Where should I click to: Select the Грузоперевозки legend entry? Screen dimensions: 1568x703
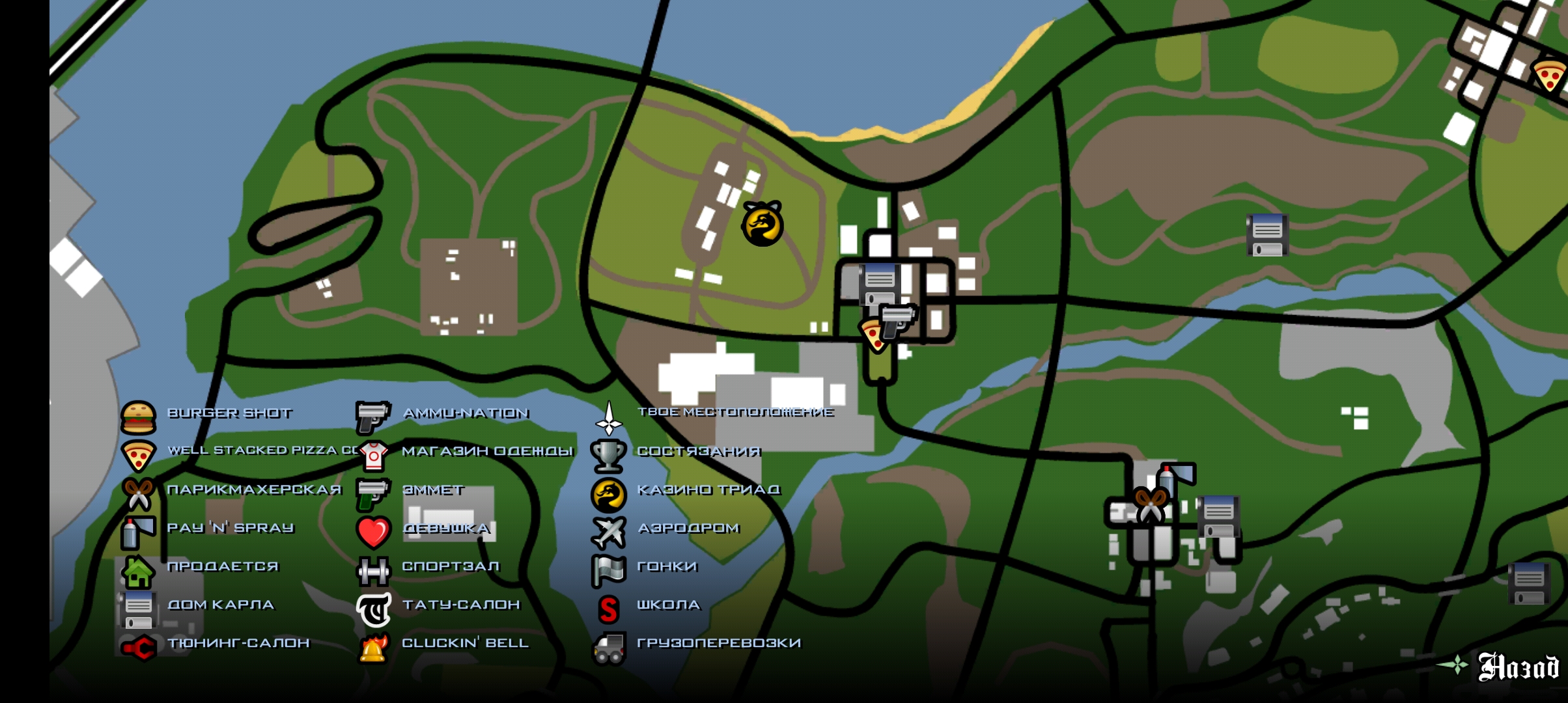click(718, 643)
